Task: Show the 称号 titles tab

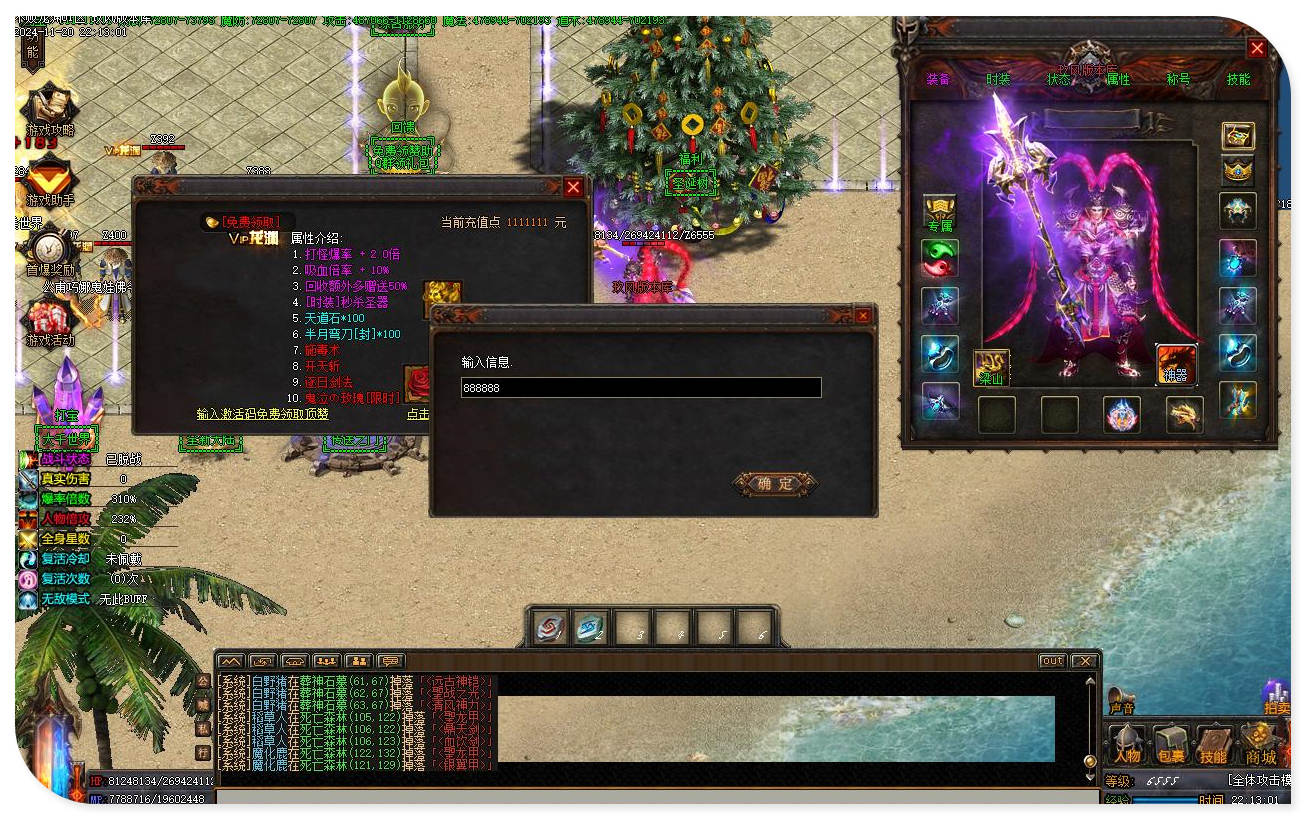Action: (1178, 79)
